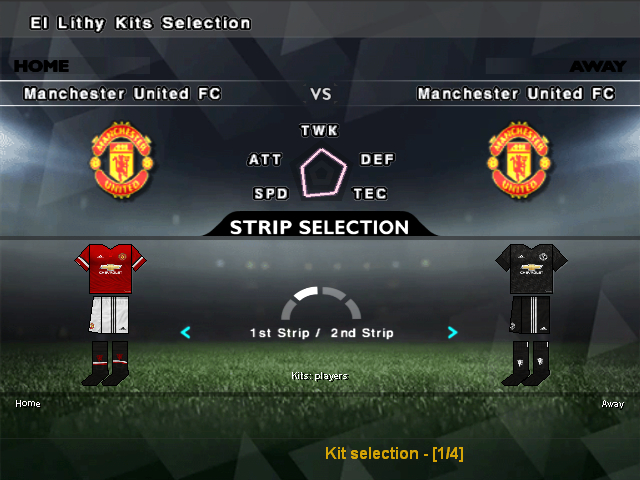Click the 1st Strip / 2nd Strip selector
640x480 pixels.
pos(321,333)
